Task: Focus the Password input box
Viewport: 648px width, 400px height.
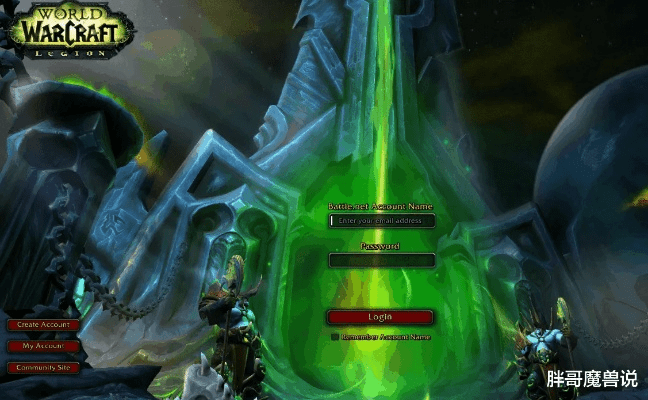Action: pos(382,260)
